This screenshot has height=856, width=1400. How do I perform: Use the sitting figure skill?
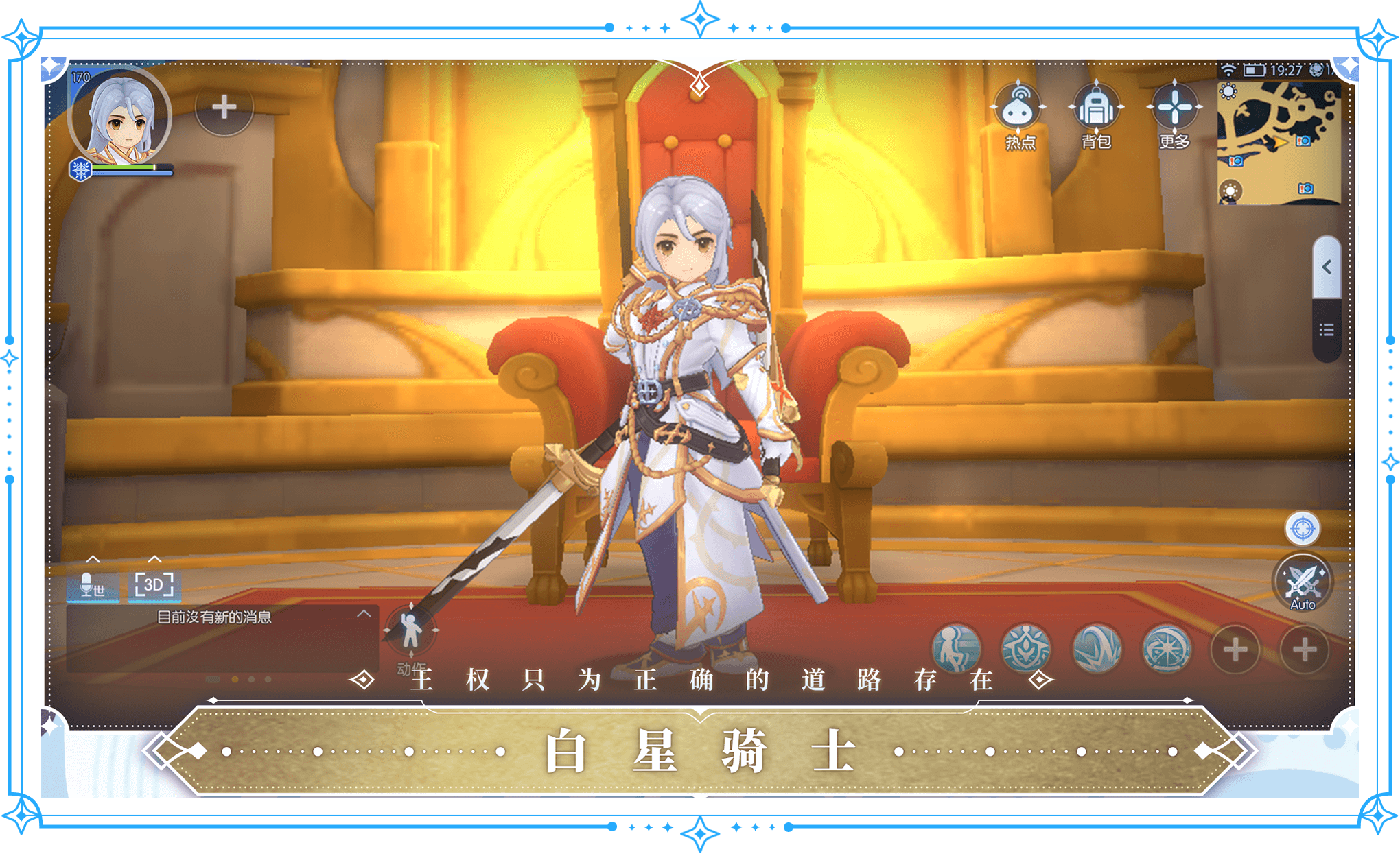[956, 648]
